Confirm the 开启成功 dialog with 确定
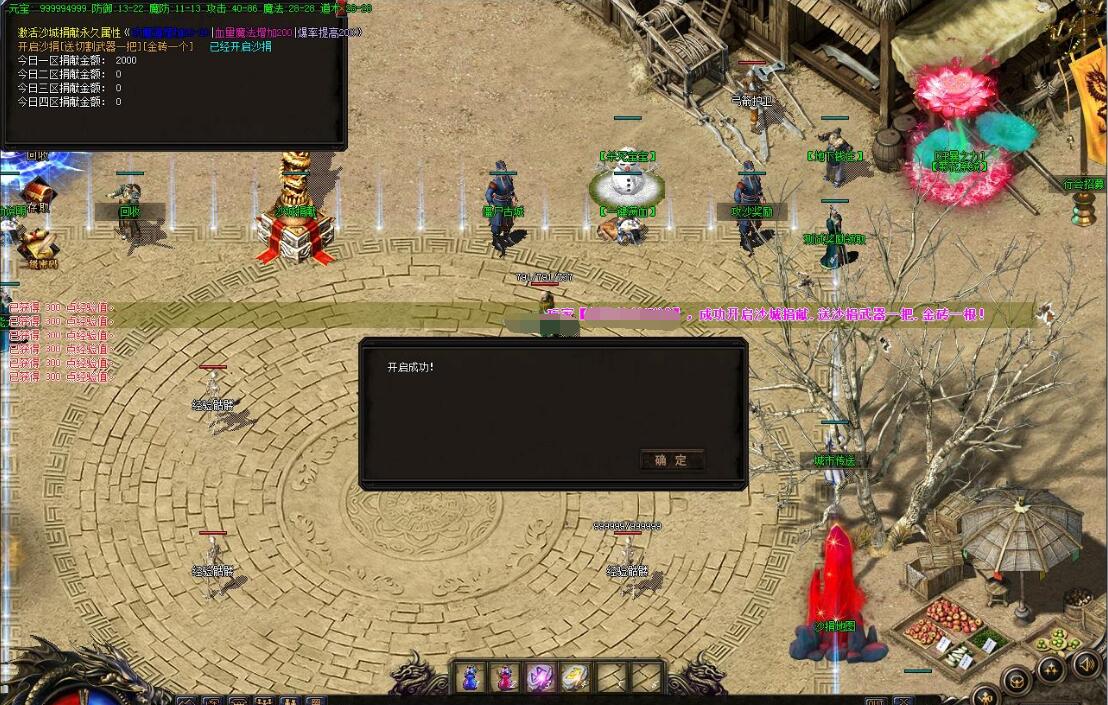Screen dimensions: 1108x705 tap(671, 460)
